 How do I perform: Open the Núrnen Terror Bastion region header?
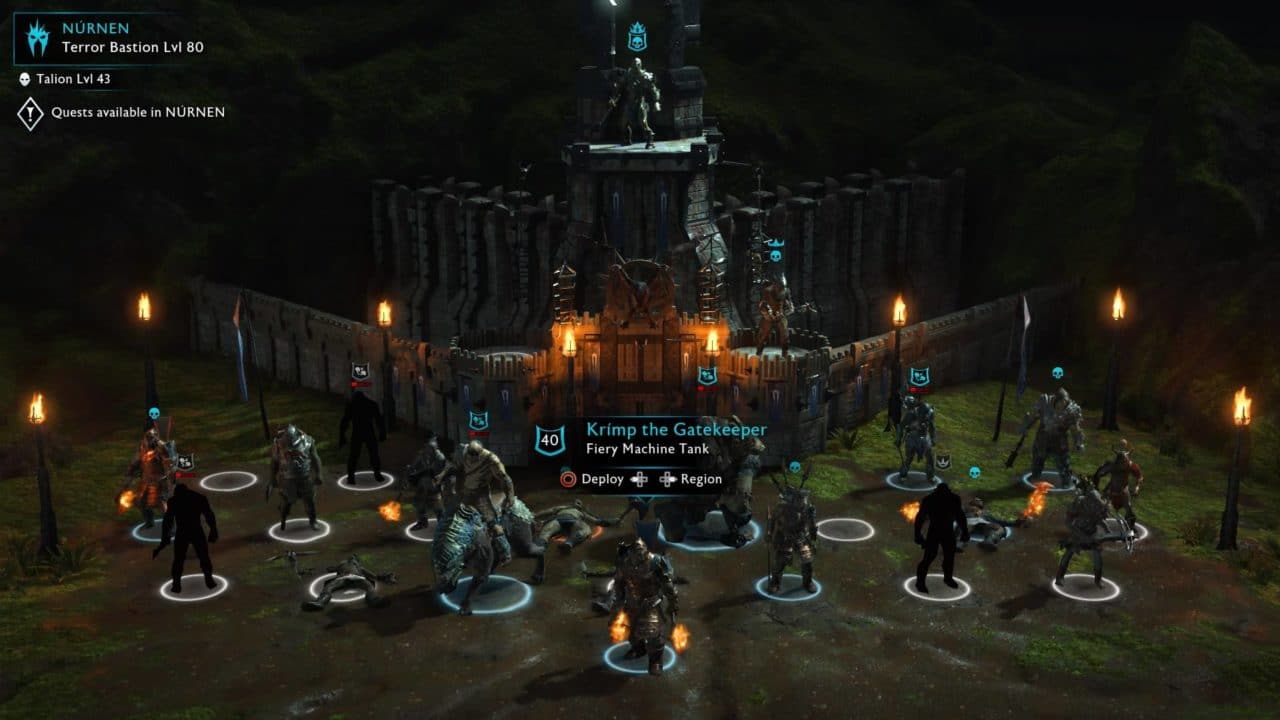(x=120, y=37)
